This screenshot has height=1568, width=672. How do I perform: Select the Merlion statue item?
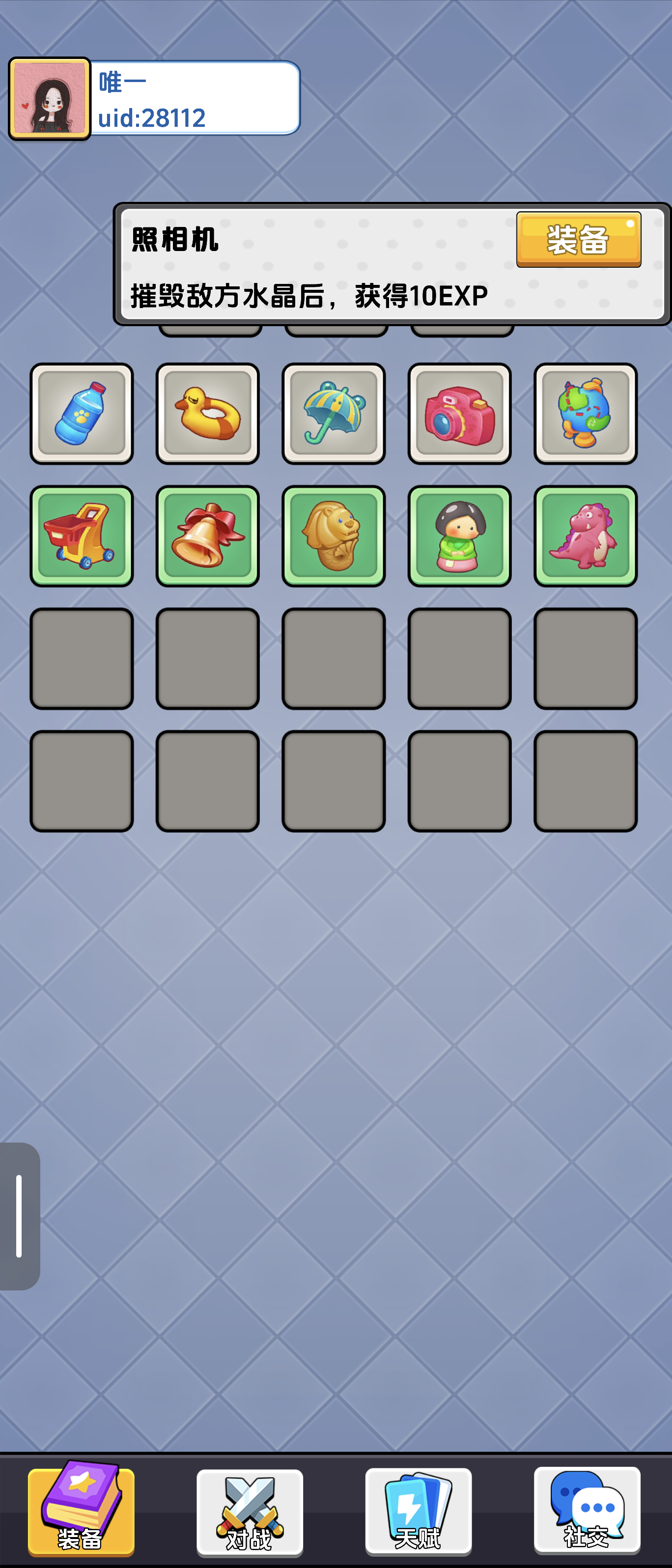tap(334, 535)
